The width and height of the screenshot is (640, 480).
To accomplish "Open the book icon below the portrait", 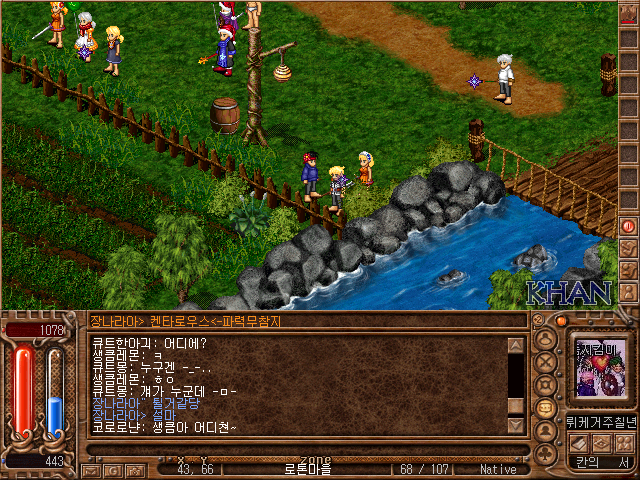I will (578, 443).
